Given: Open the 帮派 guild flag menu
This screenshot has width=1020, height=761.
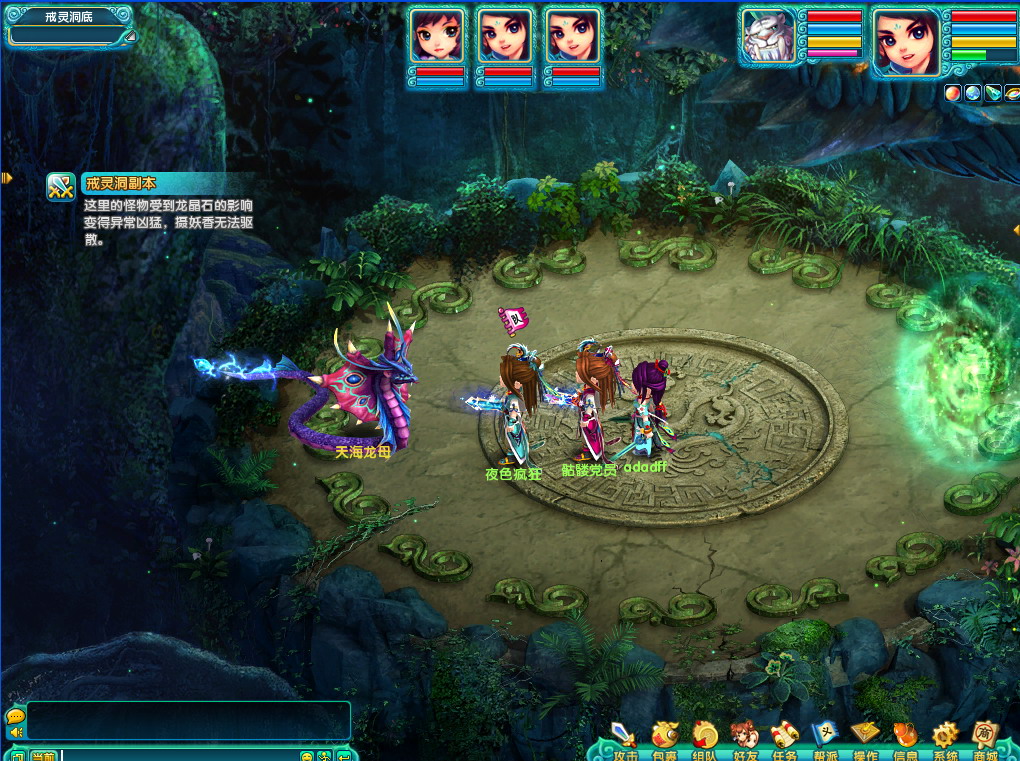Looking at the screenshot, I should 824,737.
